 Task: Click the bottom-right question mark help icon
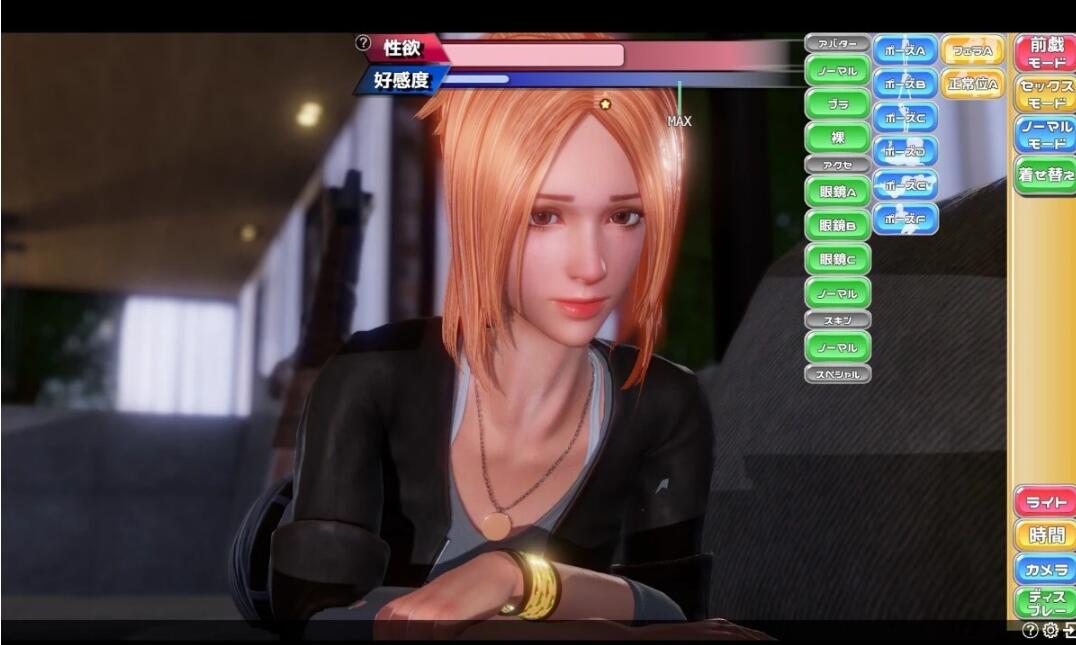click(x=1030, y=630)
